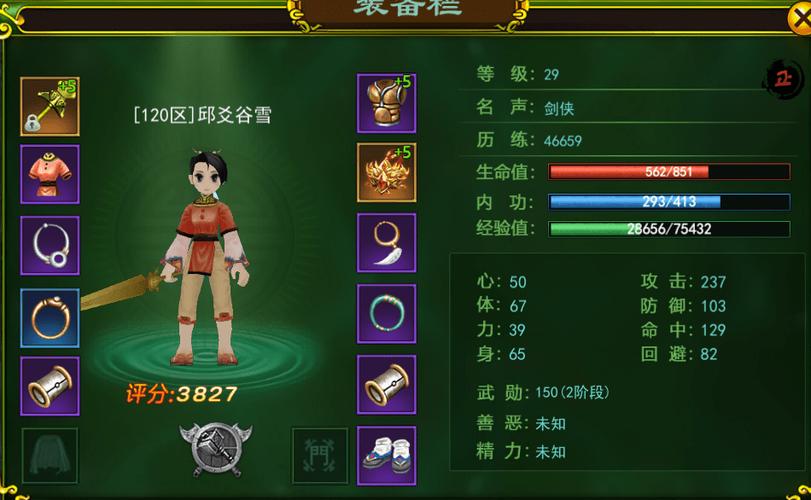This screenshot has height=500, width=811.
Task: Select the golden flame helmet slot
Action: [x=387, y=172]
